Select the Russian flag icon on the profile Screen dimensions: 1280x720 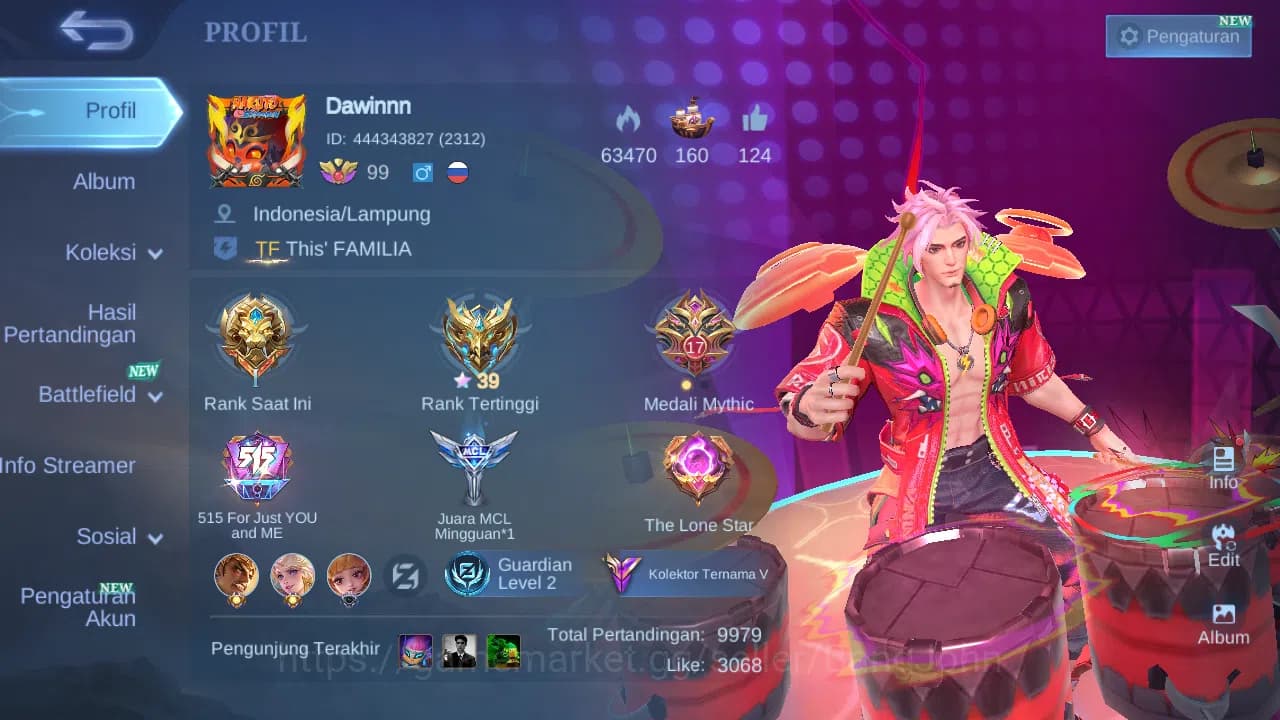point(456,172)
